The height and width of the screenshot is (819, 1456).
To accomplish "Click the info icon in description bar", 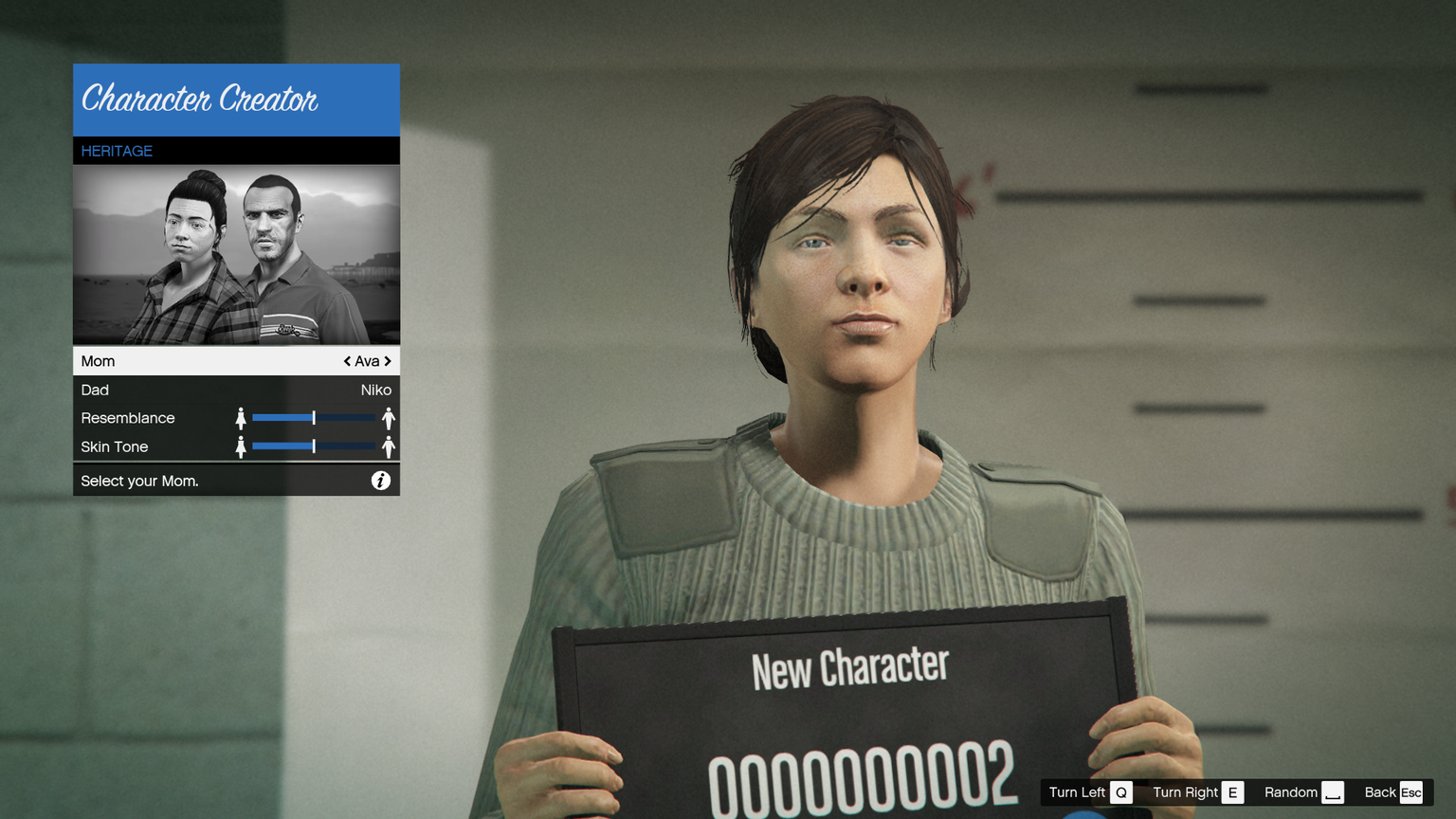I will pyautogui.click(x=380, y=481).
